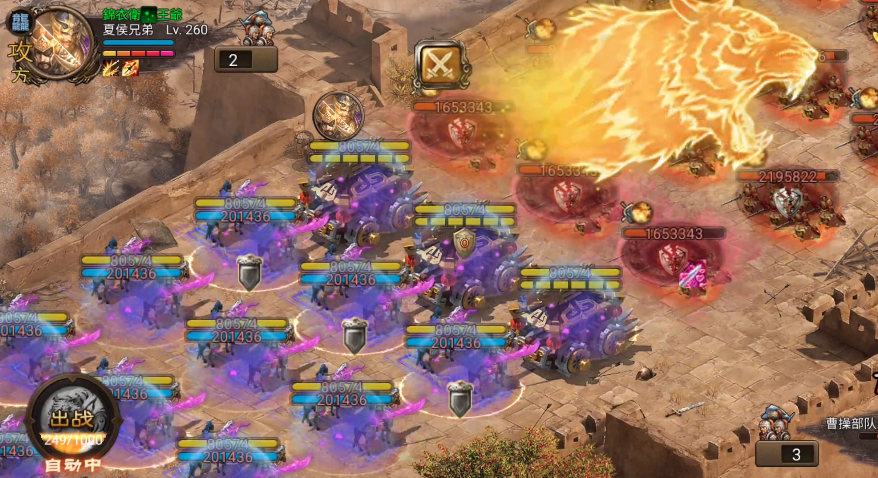Open the 曹操部队 troop counter showing 3
This screenshot has height=478, width=878.
(786, 453)
